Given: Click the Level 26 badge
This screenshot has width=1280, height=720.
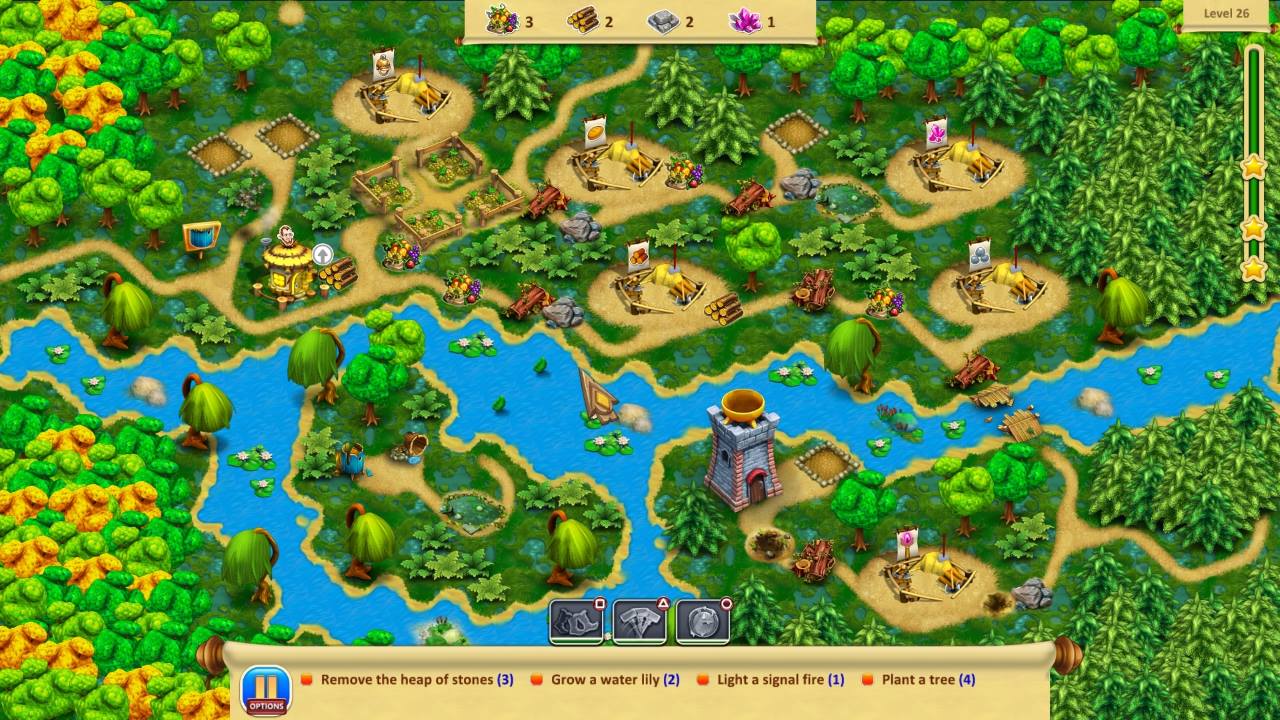Looking at the screenshot, I should (1227, 13).
